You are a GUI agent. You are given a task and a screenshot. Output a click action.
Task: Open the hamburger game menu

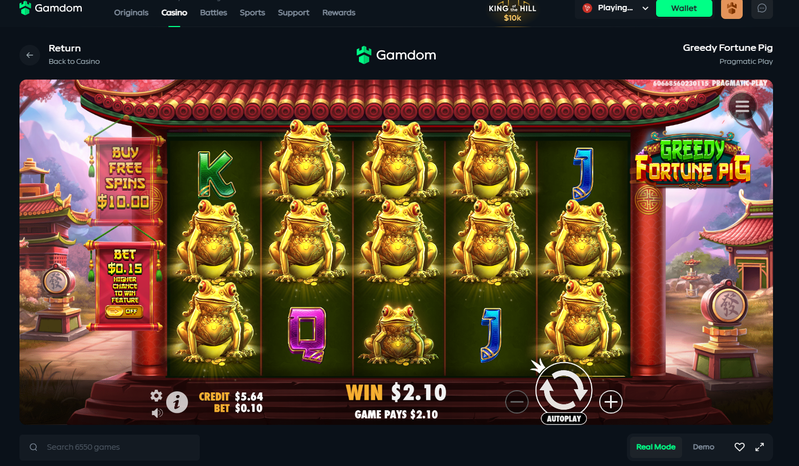tap(742, 106)
